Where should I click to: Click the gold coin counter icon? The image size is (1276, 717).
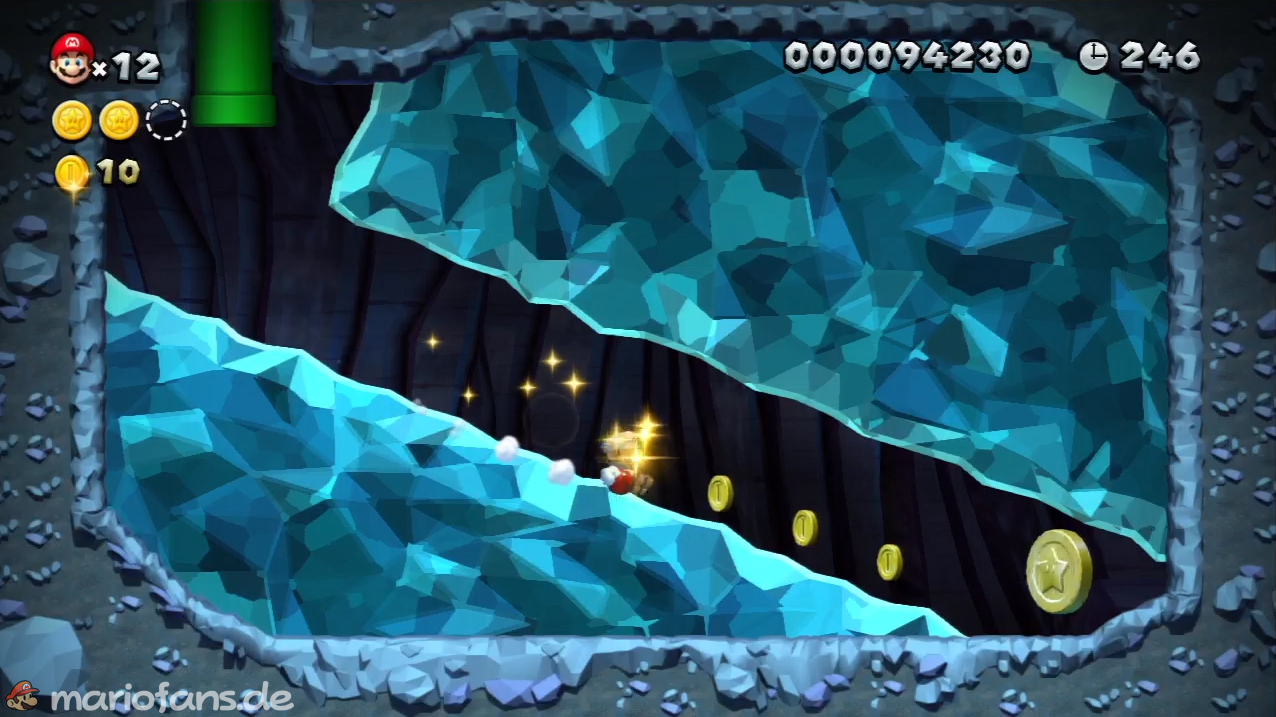[71, 172]
